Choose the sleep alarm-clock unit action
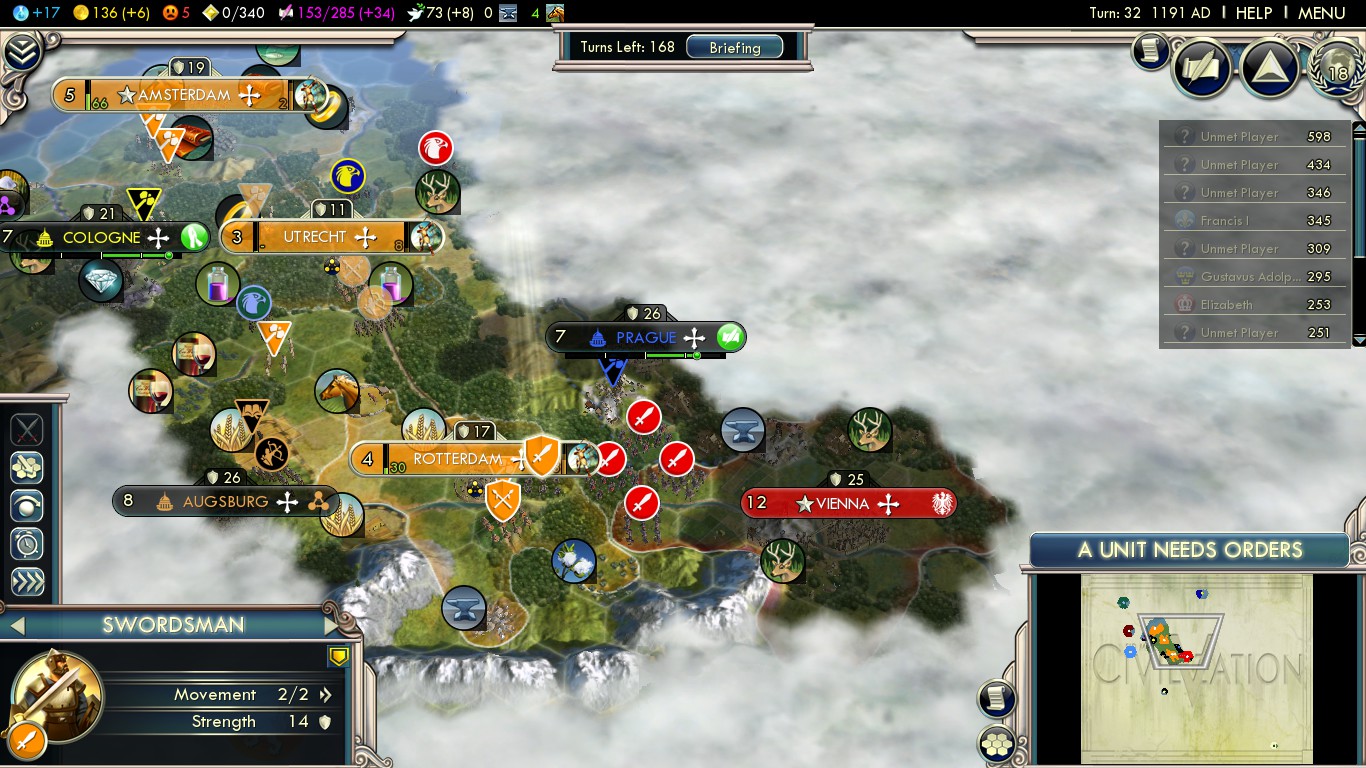Viewport: 1366px width, 768px height. click(27, 544)
